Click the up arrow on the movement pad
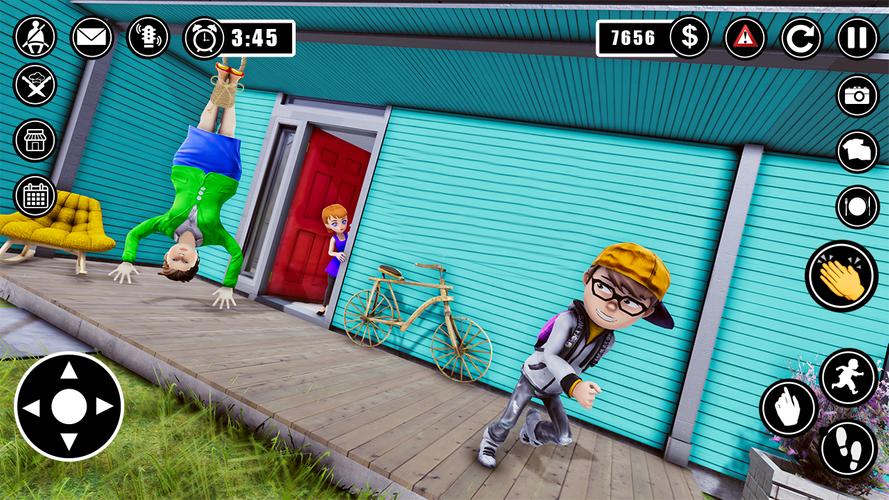 tap(68, 371)
